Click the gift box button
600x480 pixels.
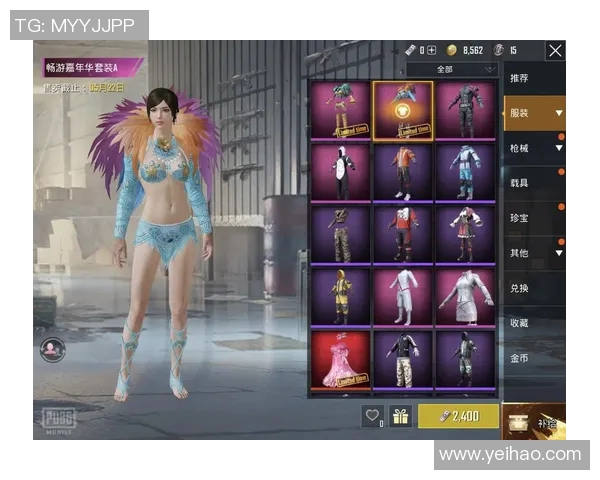(x=401, y=416)
